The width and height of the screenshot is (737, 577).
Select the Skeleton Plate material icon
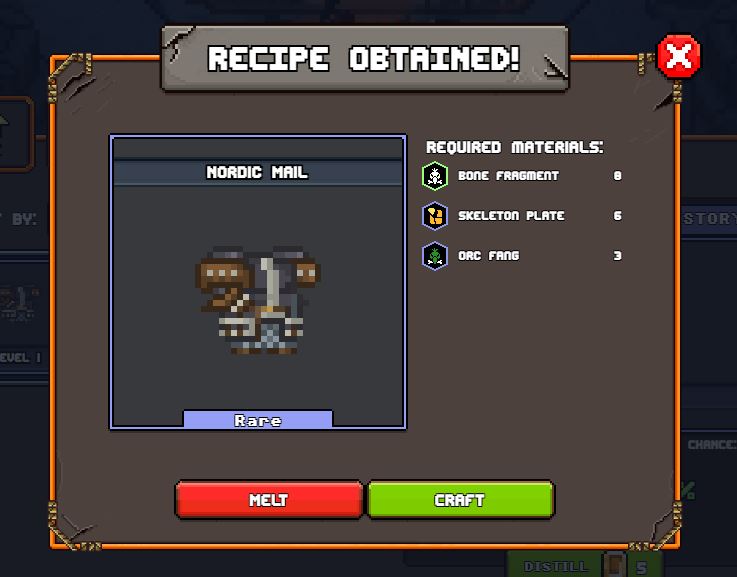coord(435,216)
